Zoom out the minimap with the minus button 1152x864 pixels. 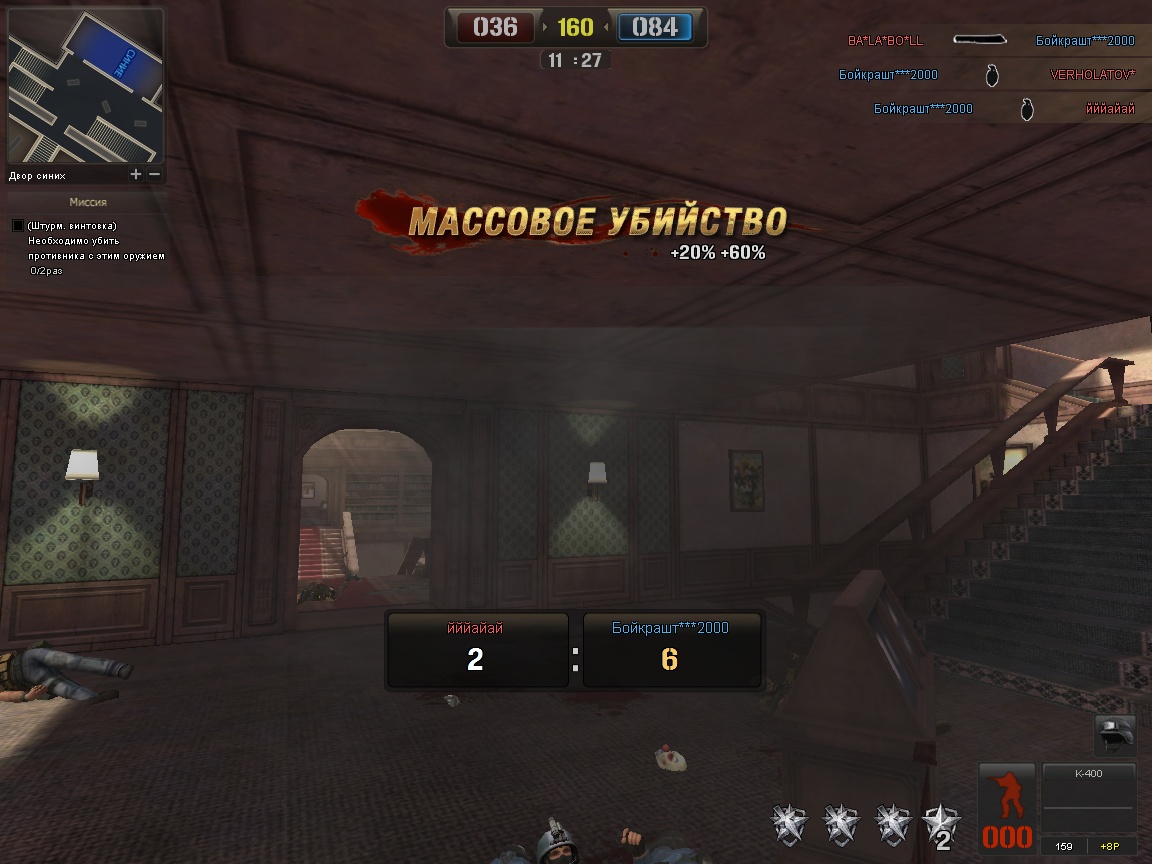click(x=154, y=174)
